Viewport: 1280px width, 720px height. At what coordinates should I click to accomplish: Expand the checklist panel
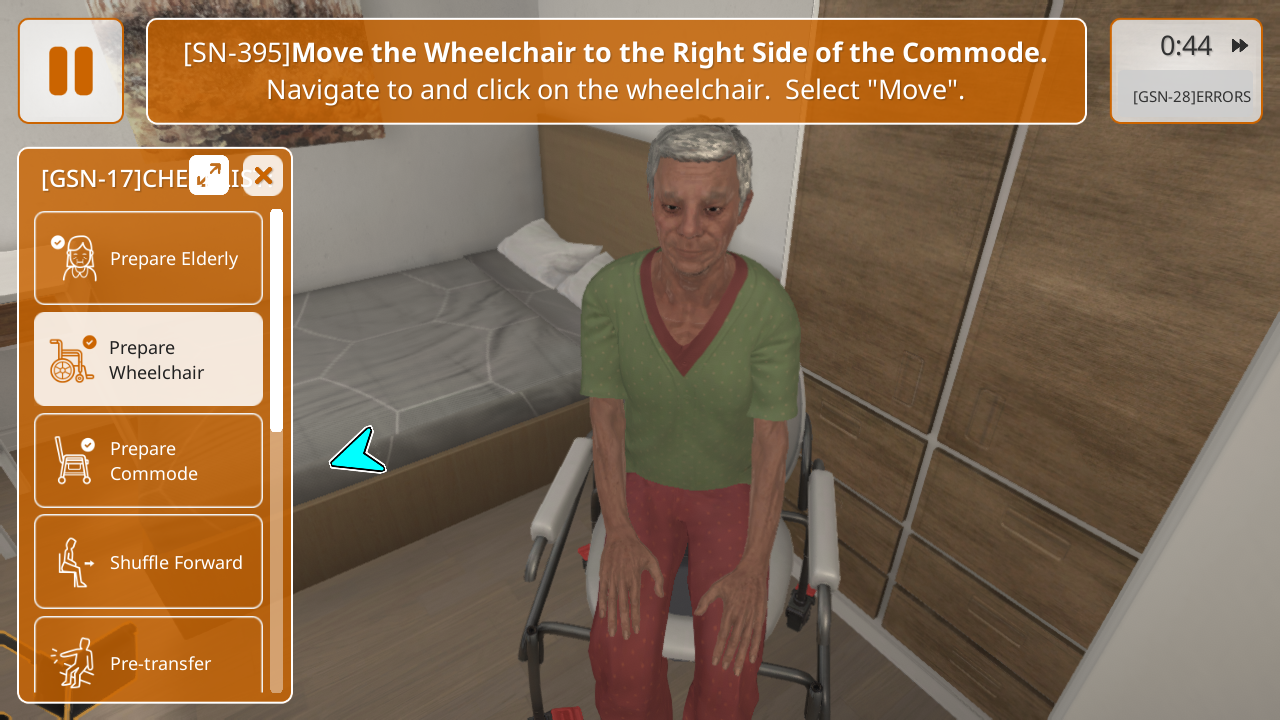tap(209, 175)
